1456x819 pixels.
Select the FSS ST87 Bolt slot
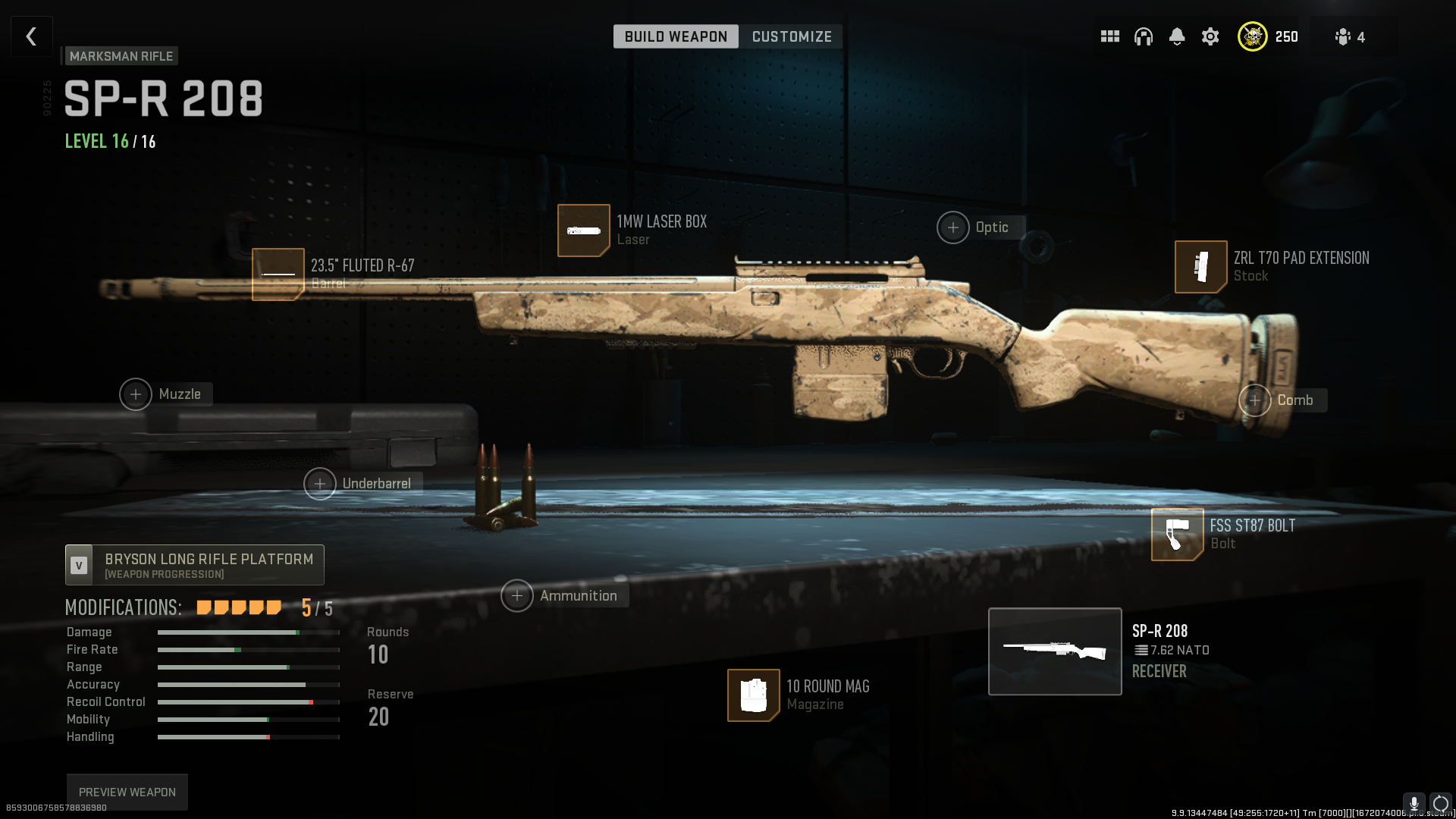click(1178, 535)
